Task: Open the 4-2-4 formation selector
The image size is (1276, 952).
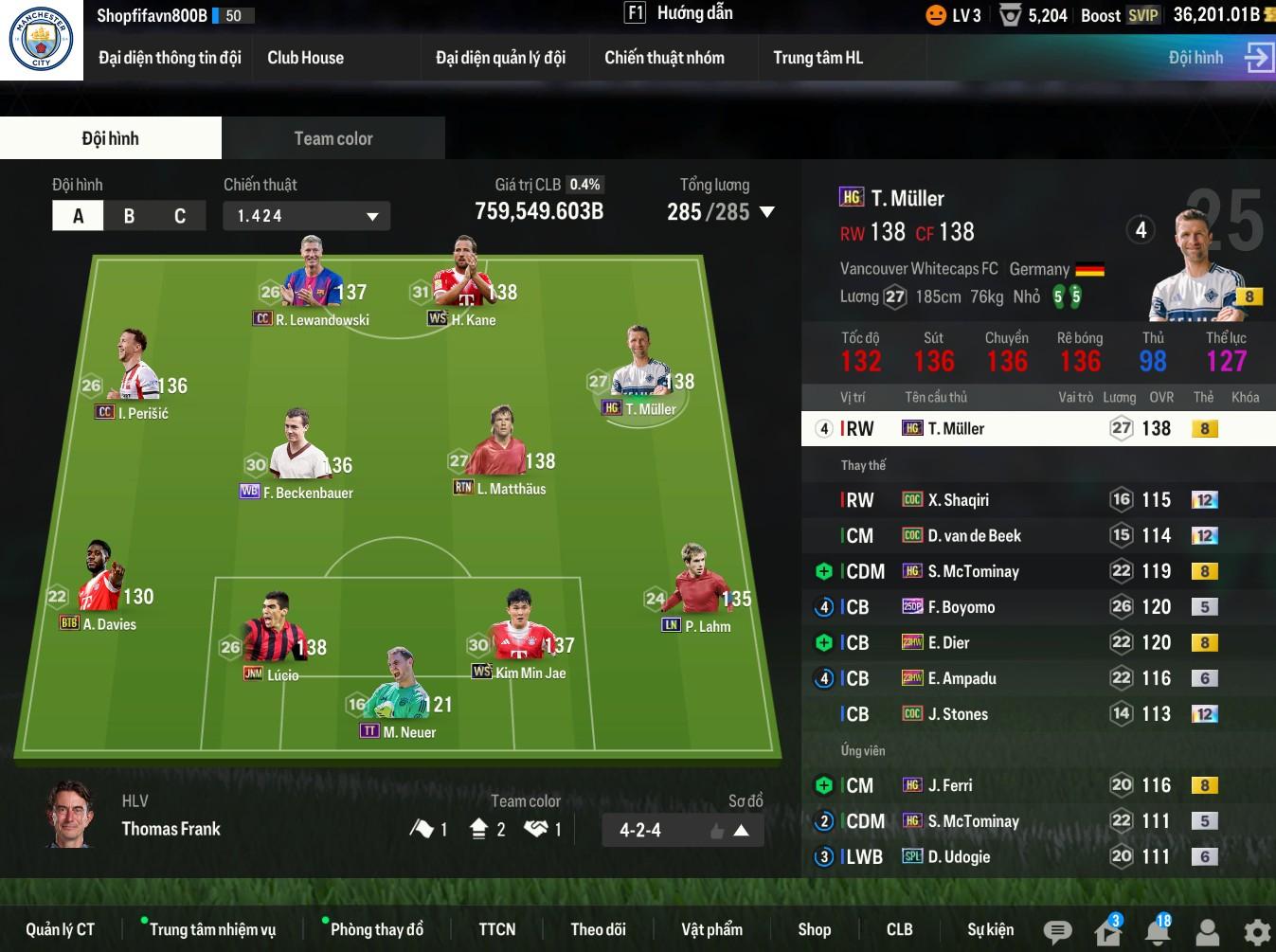Action: click(682, 831)
